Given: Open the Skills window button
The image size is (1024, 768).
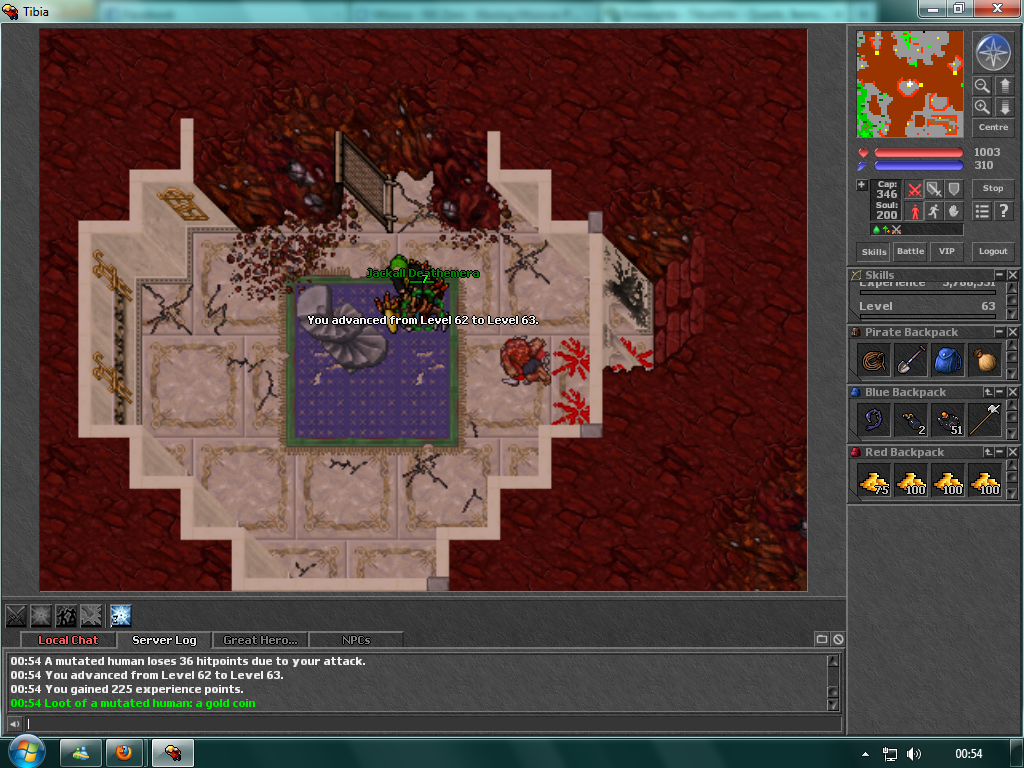Looking at the screenshot, I should [x=874, y=252].
